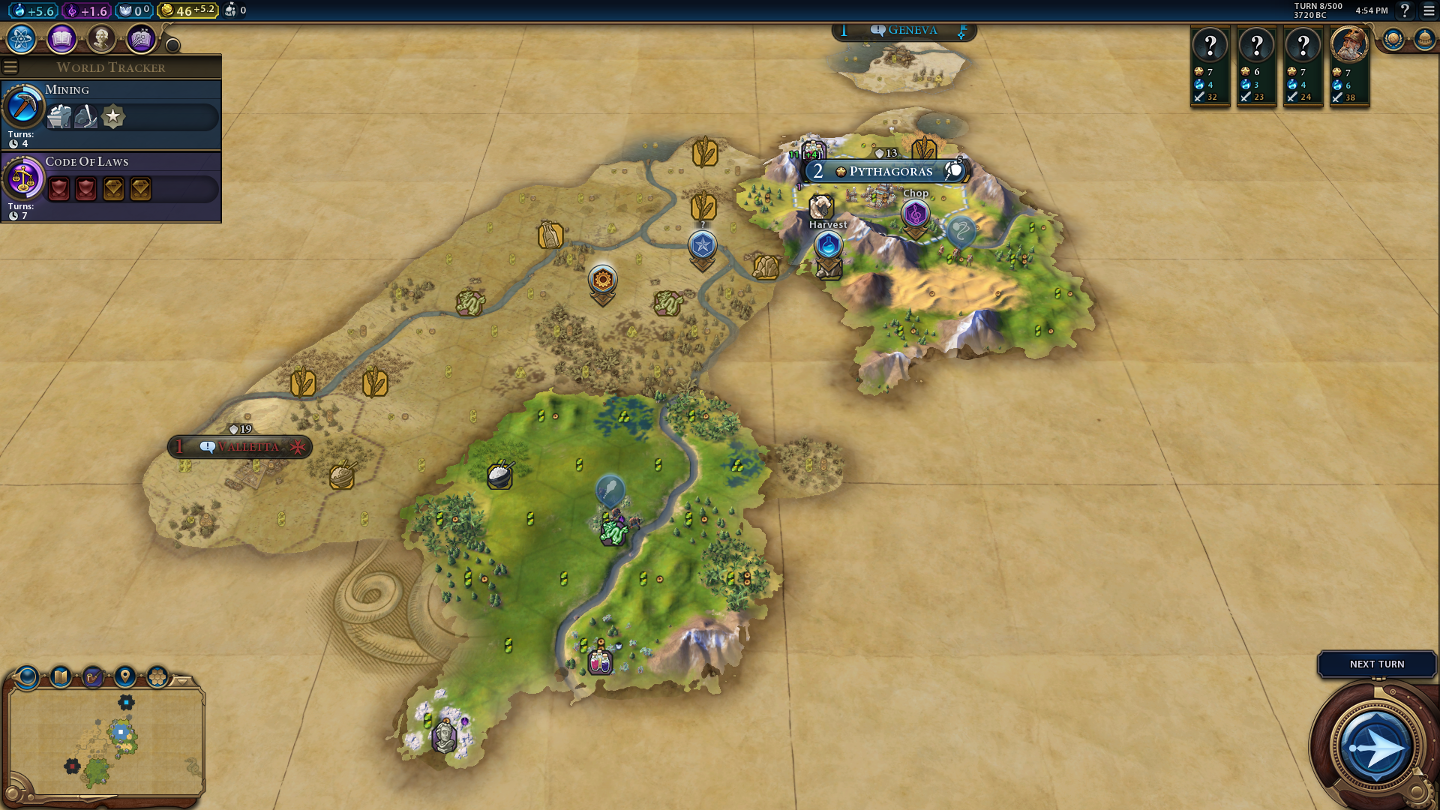Click the Next Turn arrow button
Image resolution: width=1440 pixels, height=810 pixels.
coord(1376,745)
